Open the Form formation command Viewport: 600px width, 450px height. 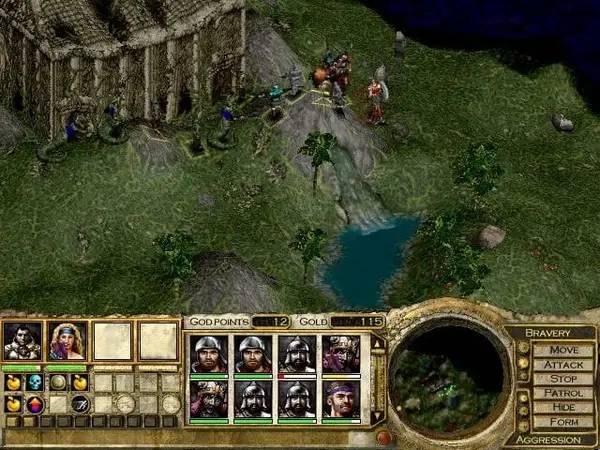(x=563, y=422)
